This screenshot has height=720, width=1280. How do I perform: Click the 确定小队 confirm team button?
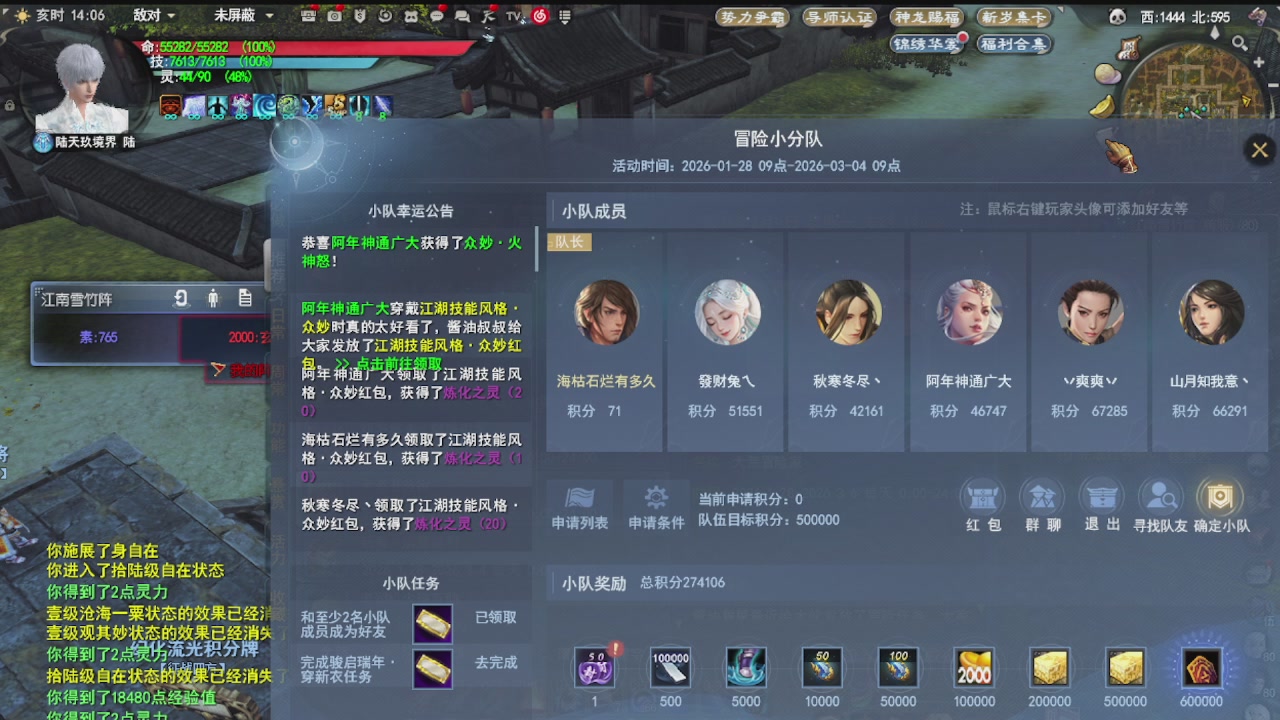(x=1221, y=497)
